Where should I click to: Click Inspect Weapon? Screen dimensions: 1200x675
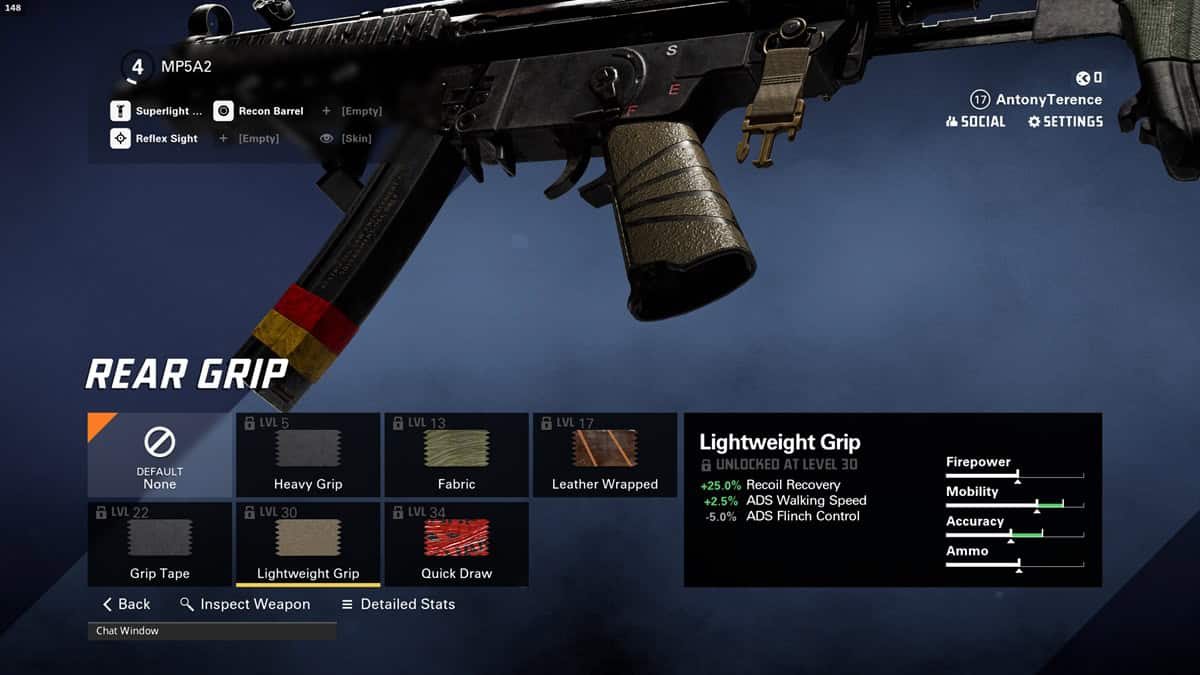[x=245, y=604]
